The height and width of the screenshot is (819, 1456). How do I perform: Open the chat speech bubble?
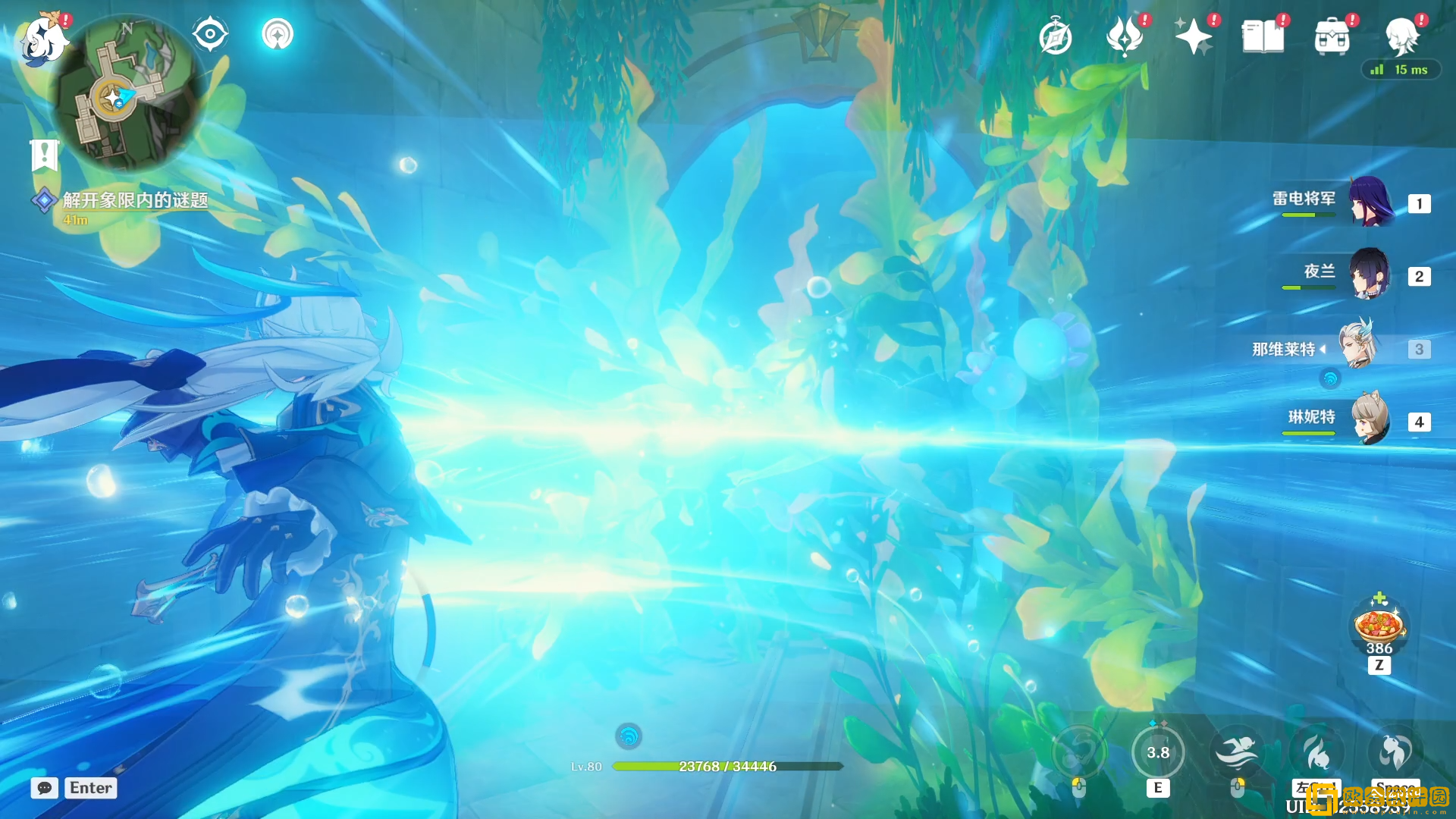45,788
